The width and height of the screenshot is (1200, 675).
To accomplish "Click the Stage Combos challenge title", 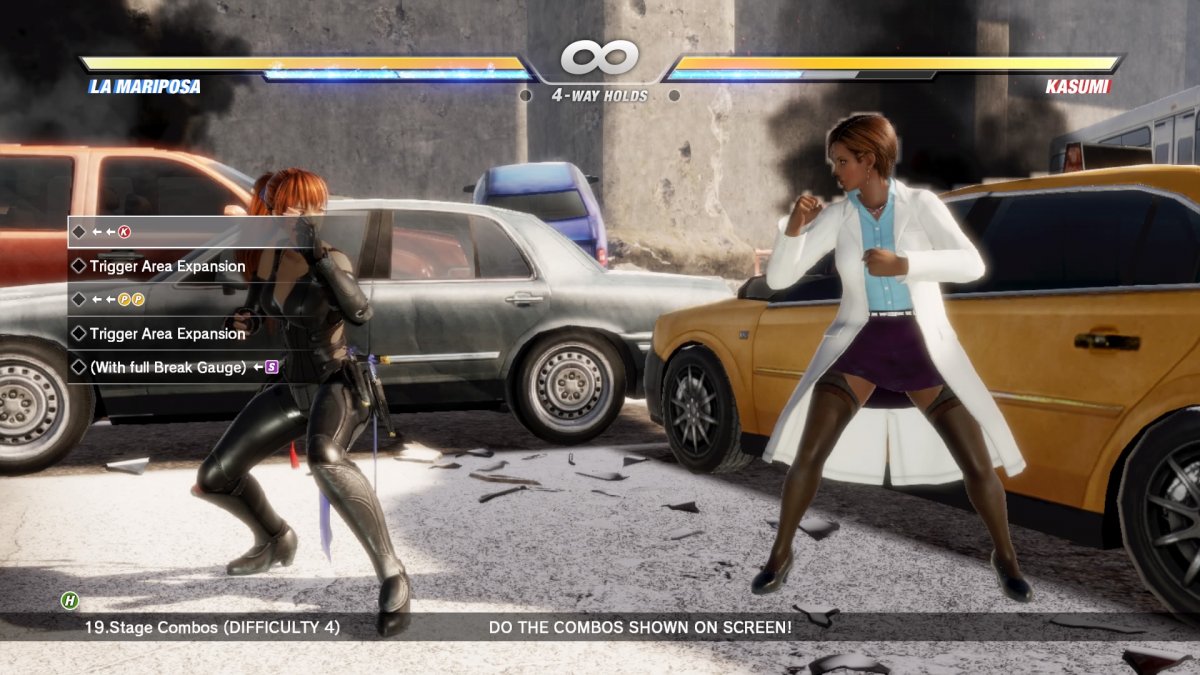I will [x=212, y=627].
